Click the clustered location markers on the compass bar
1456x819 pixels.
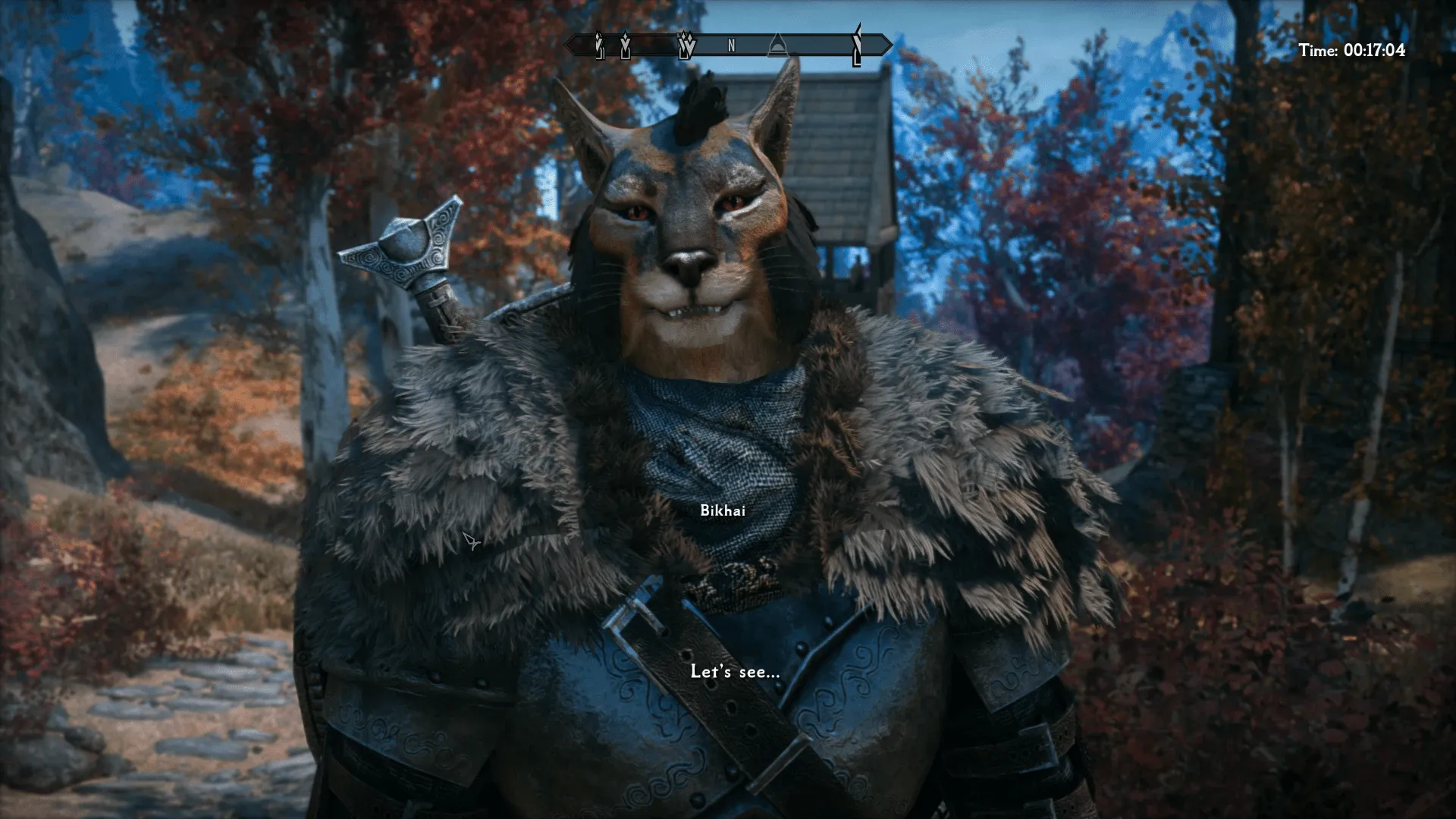pos(686,47)
